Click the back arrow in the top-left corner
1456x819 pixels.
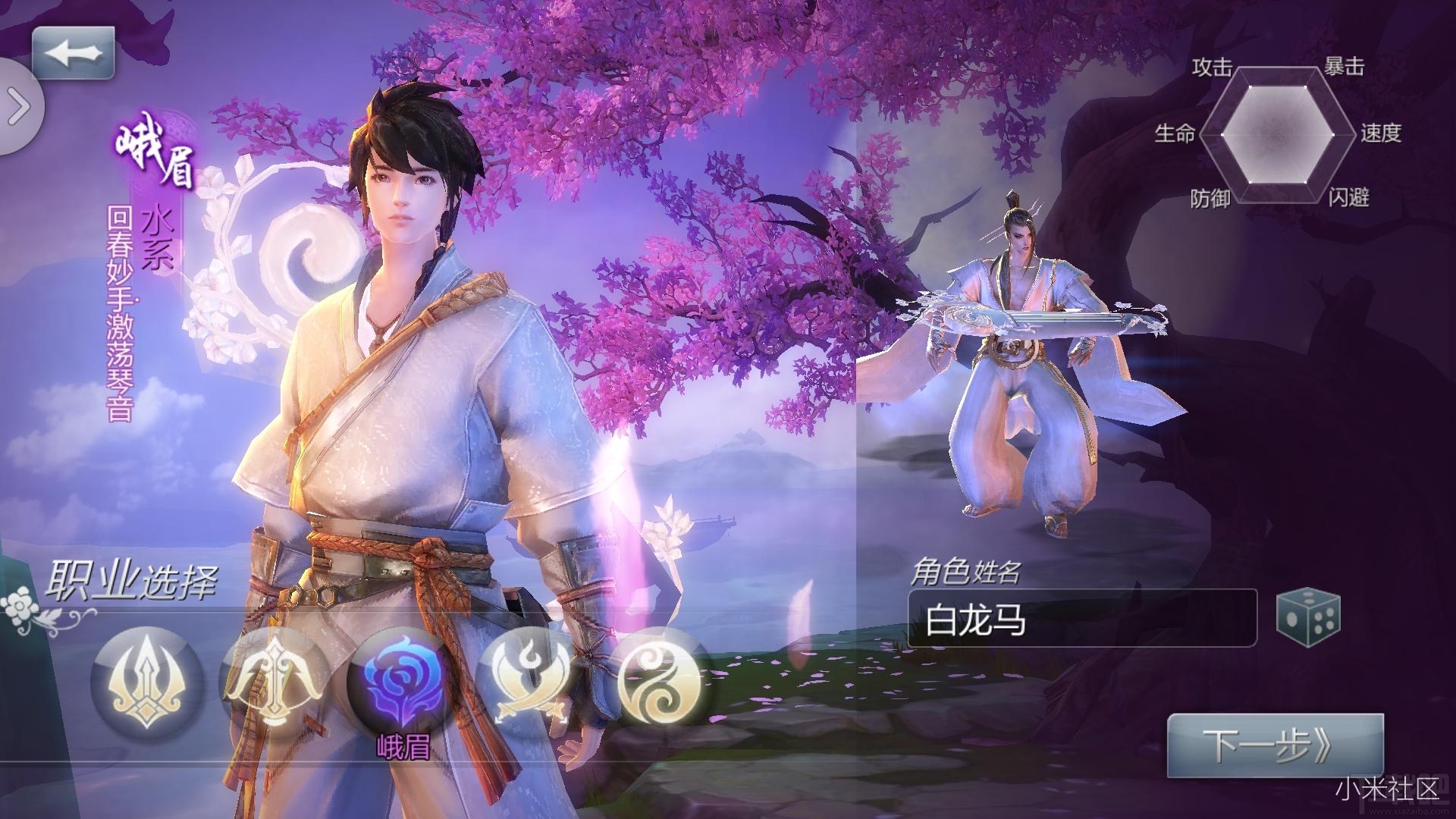pyautogui.click(x=74, y=52)
